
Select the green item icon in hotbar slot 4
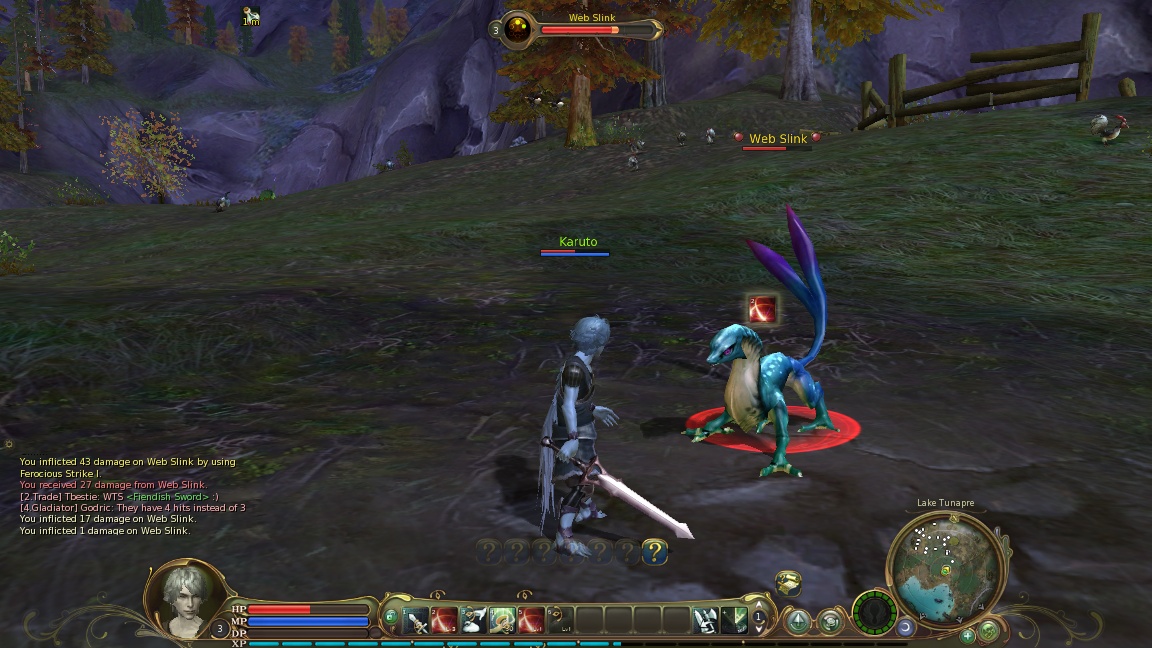pyautogui.click(x=503, y=620)
